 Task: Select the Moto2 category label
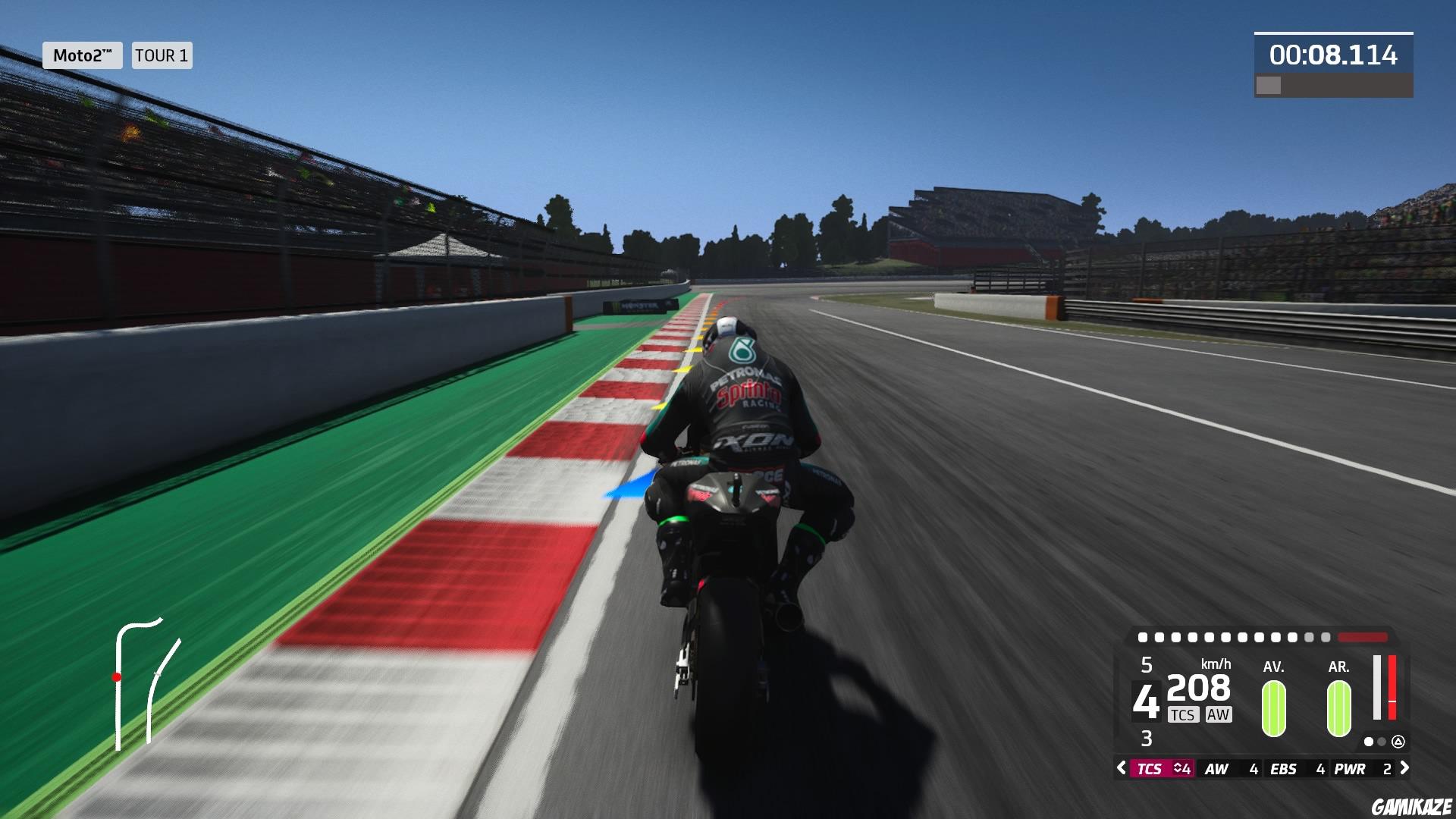pos(83,55)
